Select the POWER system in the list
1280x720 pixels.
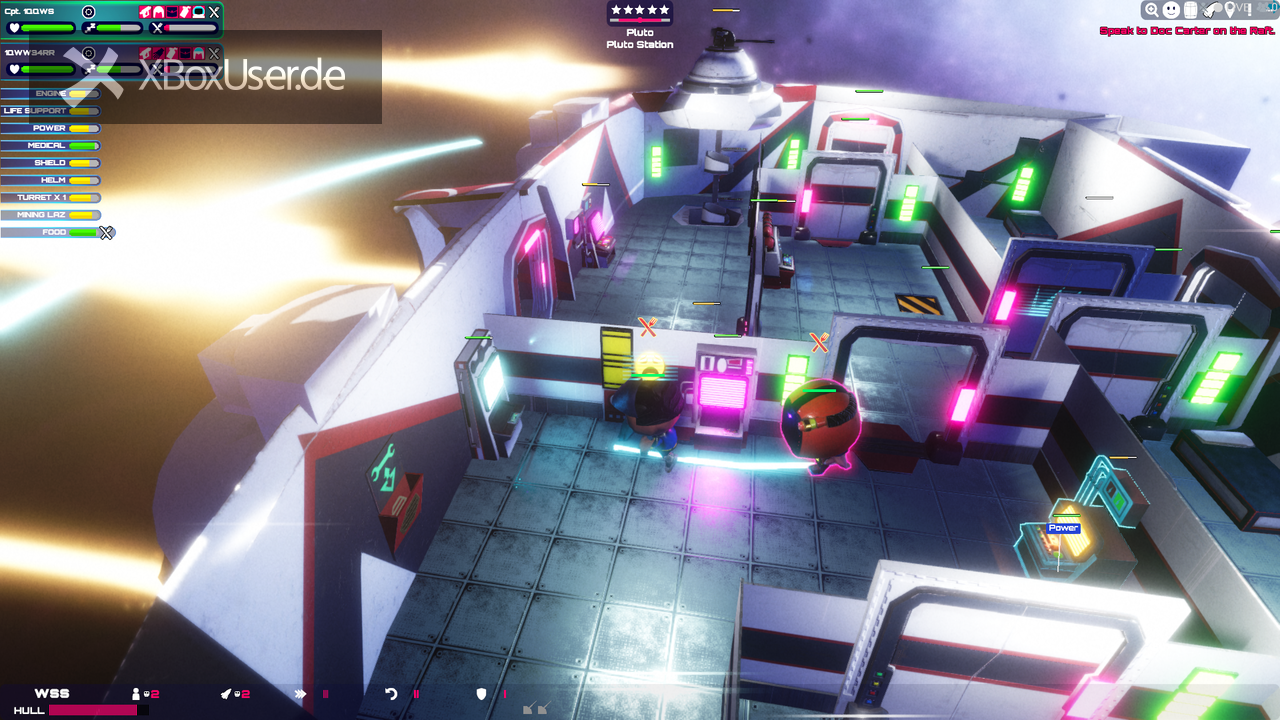click(50, 128)
